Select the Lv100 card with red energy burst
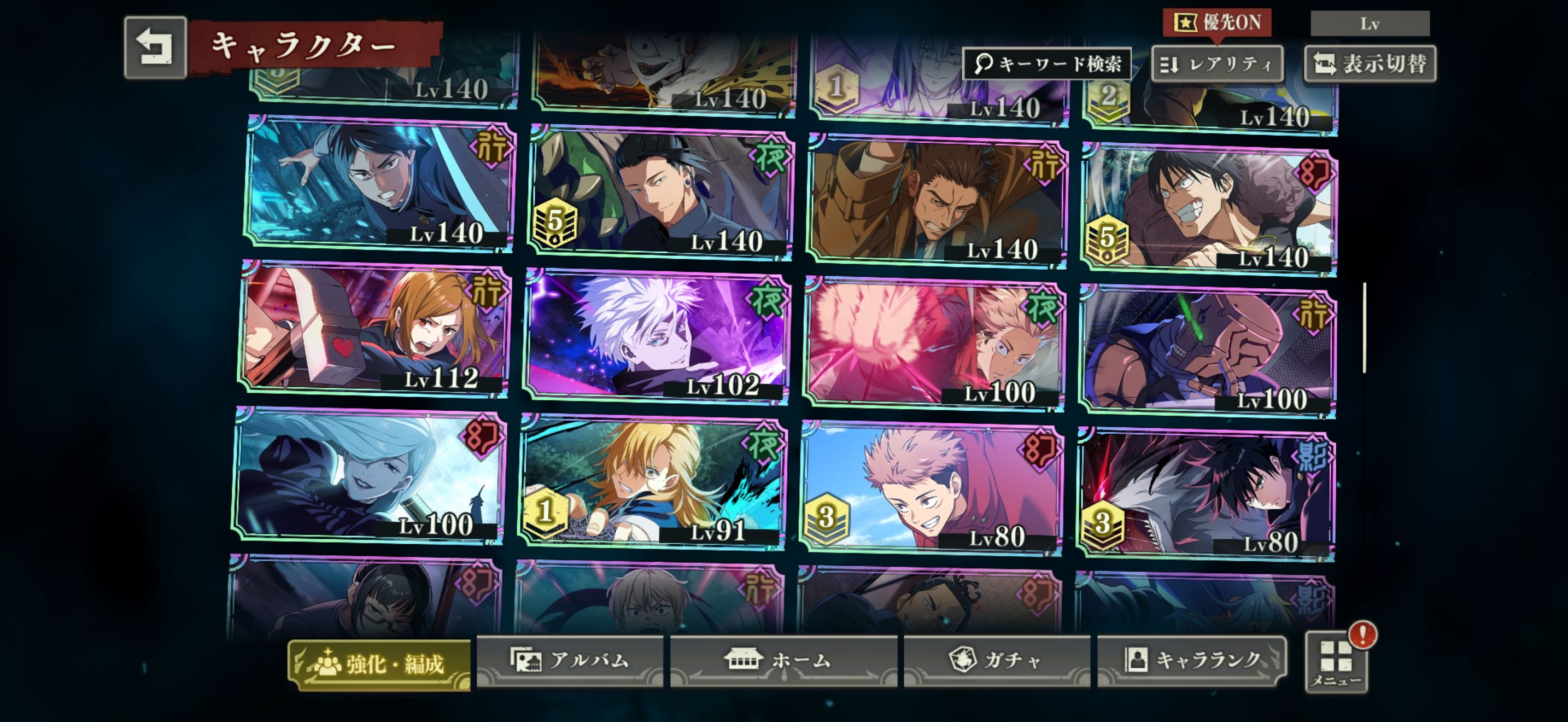1568x722 pixels. [x=934, y=344]
